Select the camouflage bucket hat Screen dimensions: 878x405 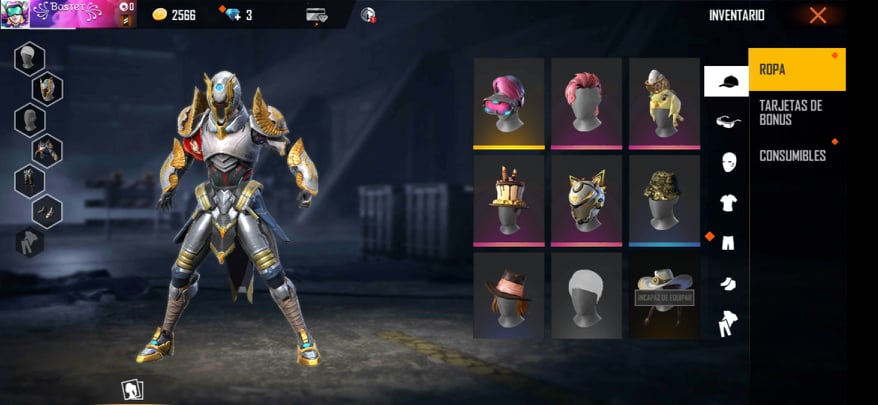coord(665,199)
